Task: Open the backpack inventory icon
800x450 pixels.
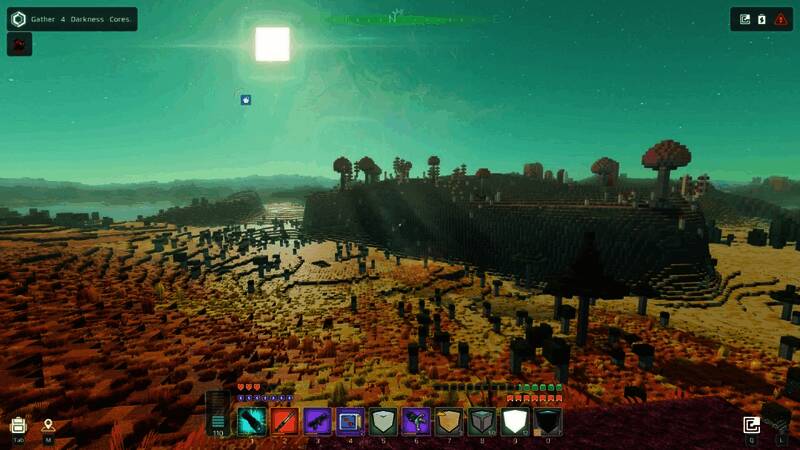Action: [x=18, y=425]
